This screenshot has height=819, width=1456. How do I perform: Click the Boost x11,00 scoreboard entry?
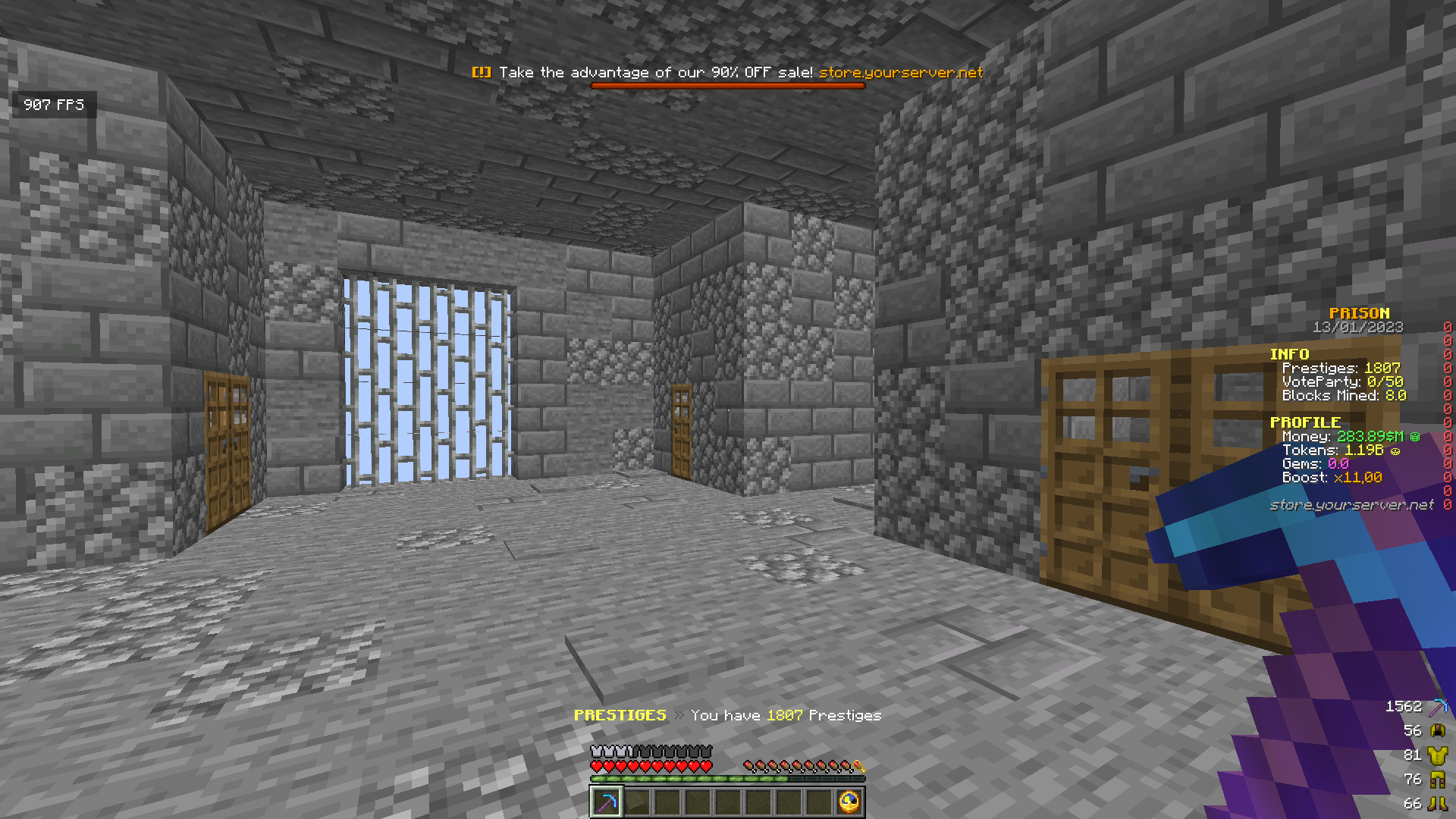tap(1331, 477)
